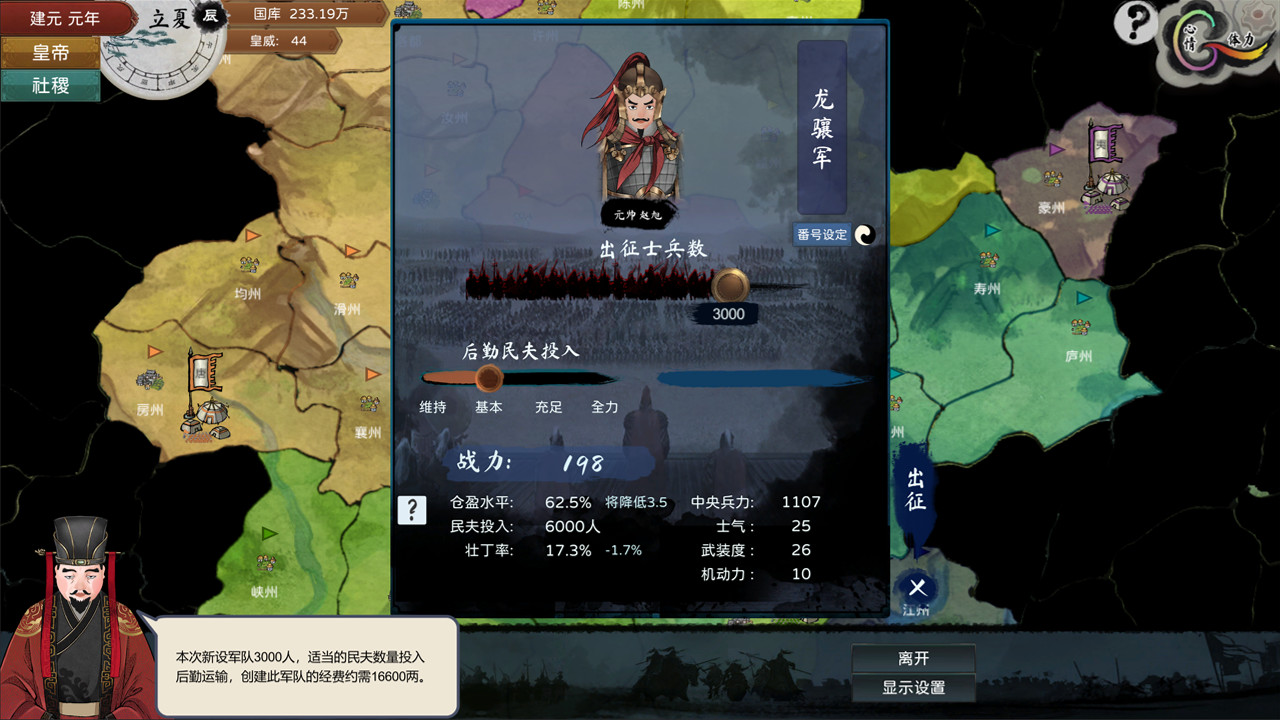Select the 充足 logistics level

[x=549, y=407]
